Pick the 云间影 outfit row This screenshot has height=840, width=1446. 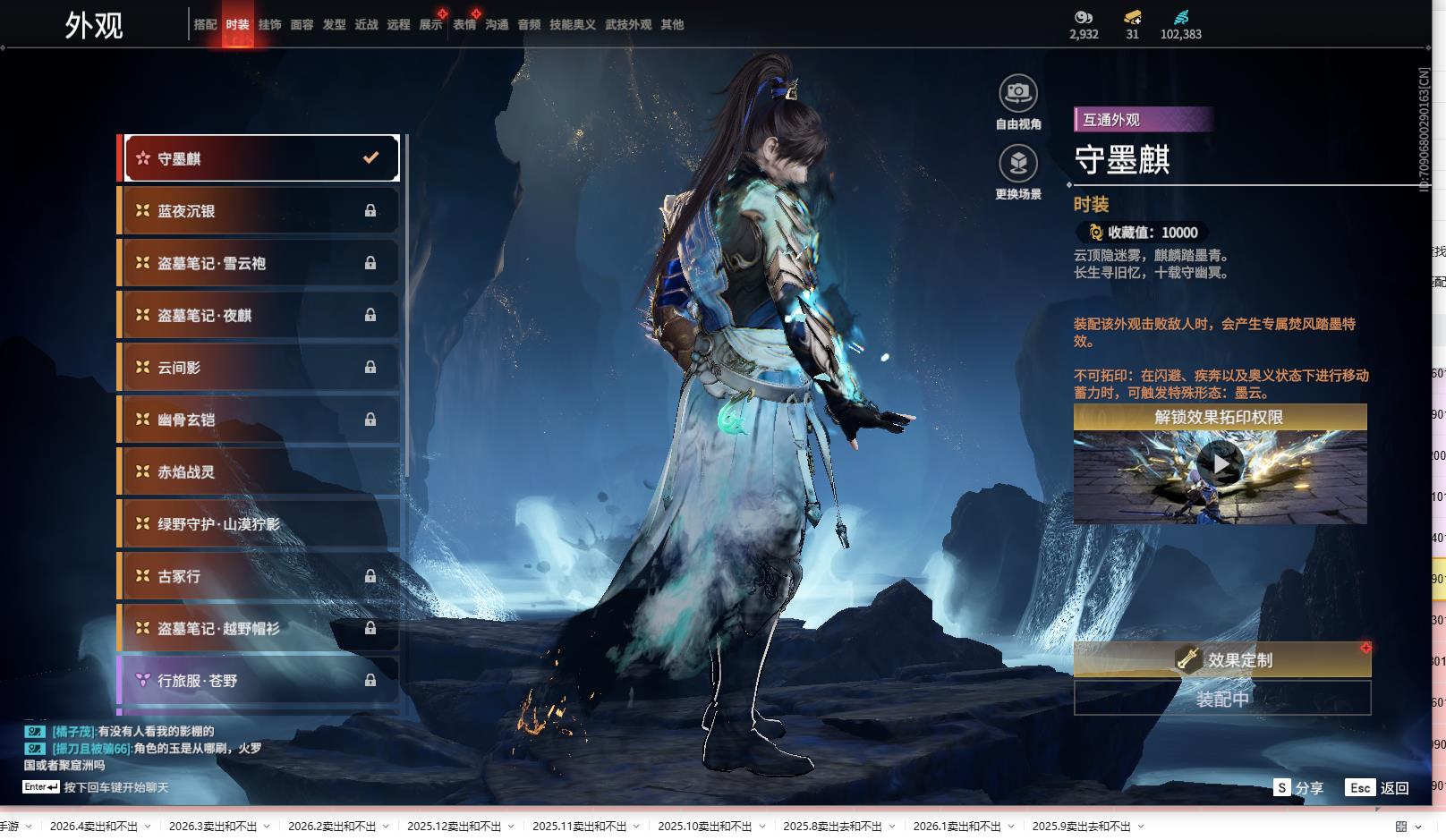259,368
